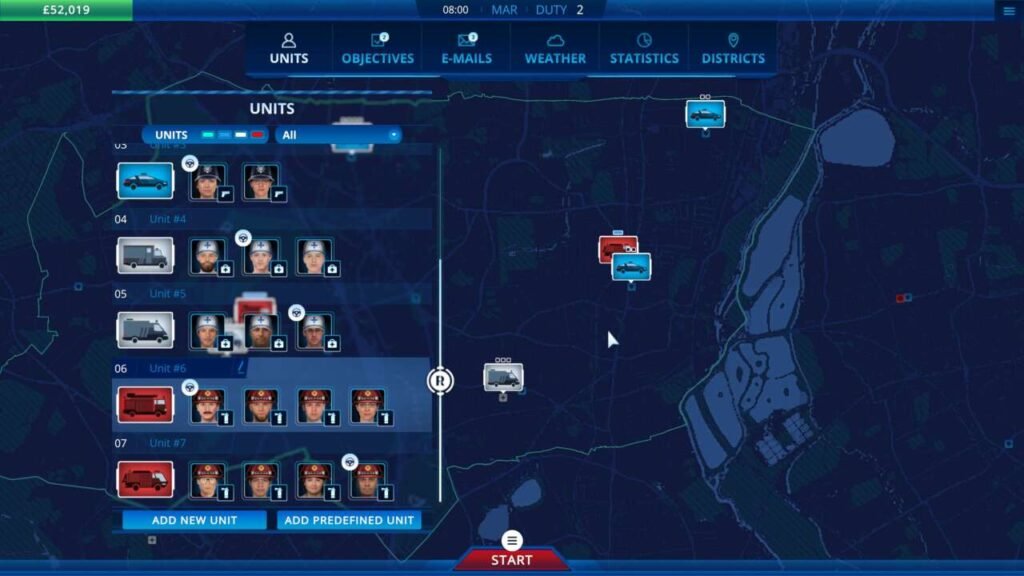Switch to the Units tab
Image resolution: width=1024 pixels, height=576 pixels.
click(x=288, y=48)
